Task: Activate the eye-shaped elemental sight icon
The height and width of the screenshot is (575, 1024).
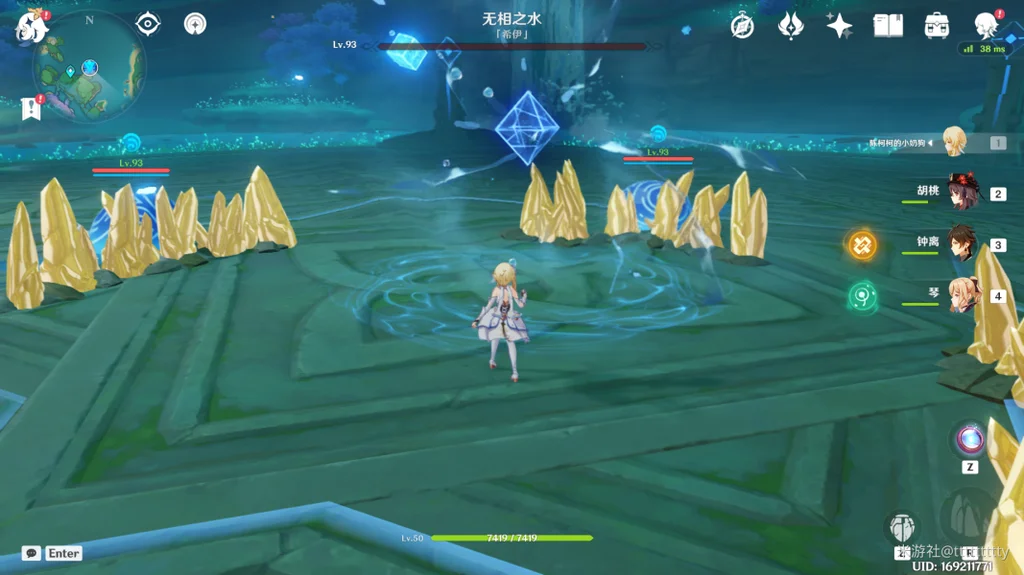Action: [x=148, y=23]
